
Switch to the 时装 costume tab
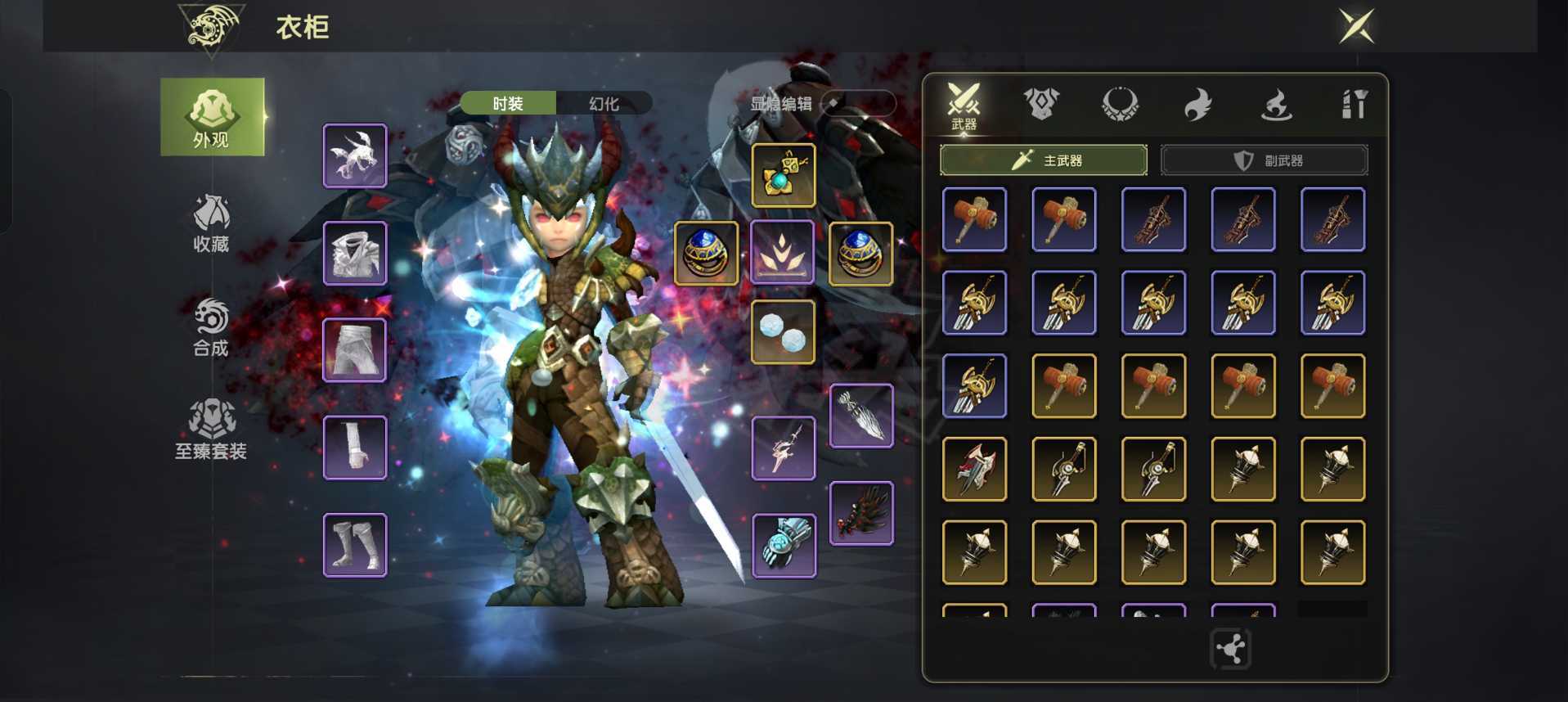pos(508,104)
